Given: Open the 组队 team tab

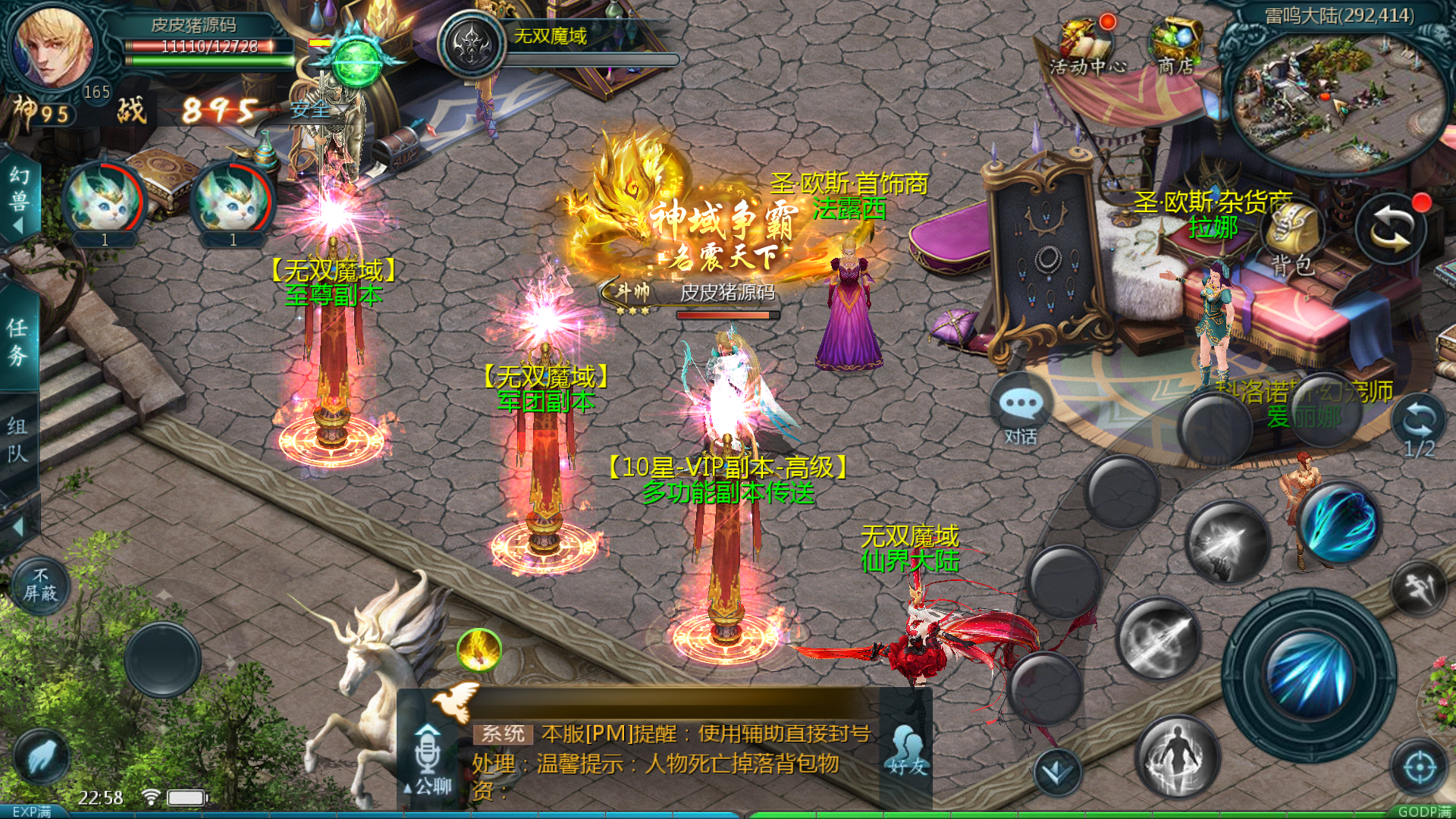Looking at the screenshot, I should click(x=18, y=438).
